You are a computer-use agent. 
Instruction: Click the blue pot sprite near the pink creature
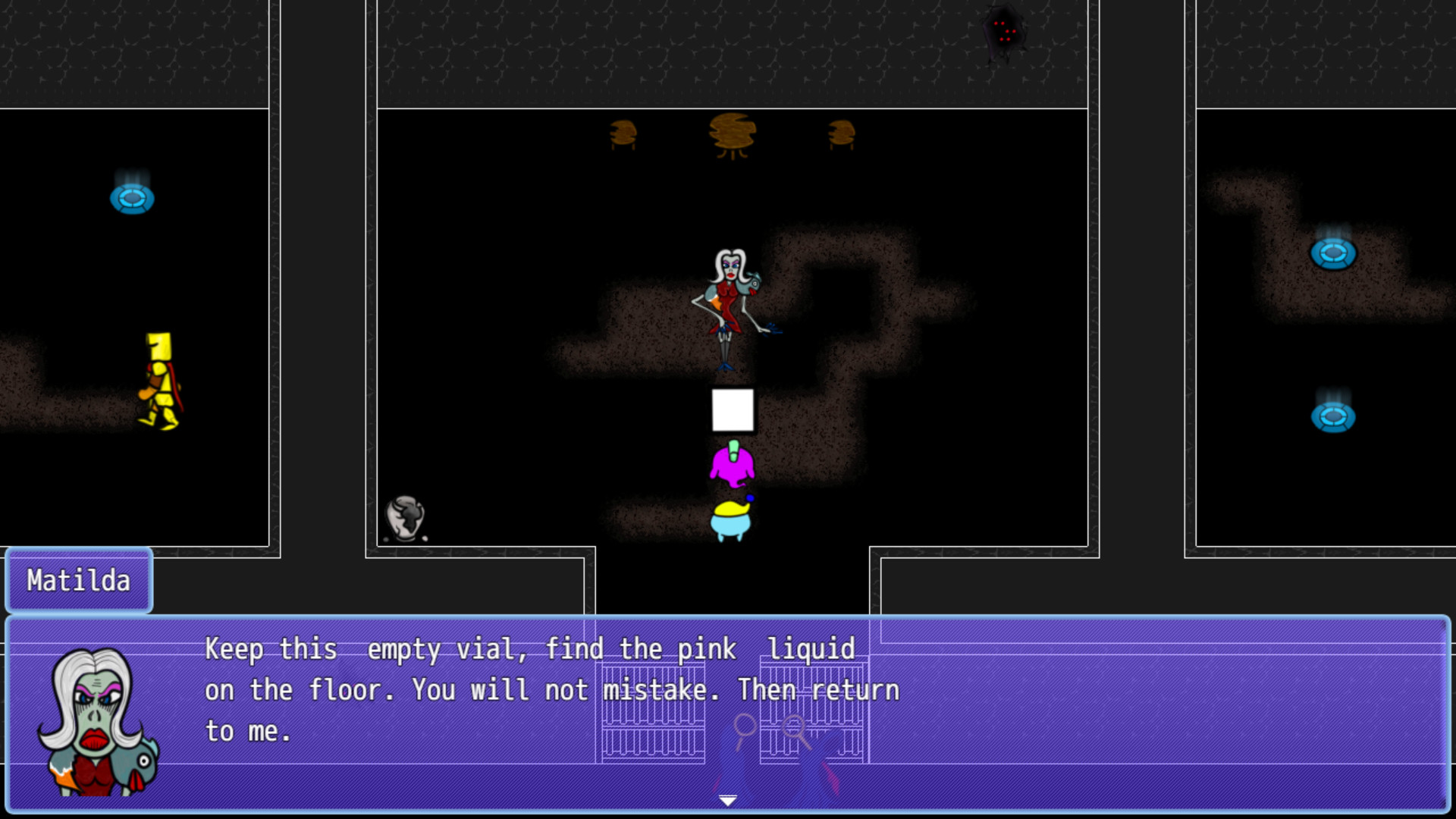point(733,519)
